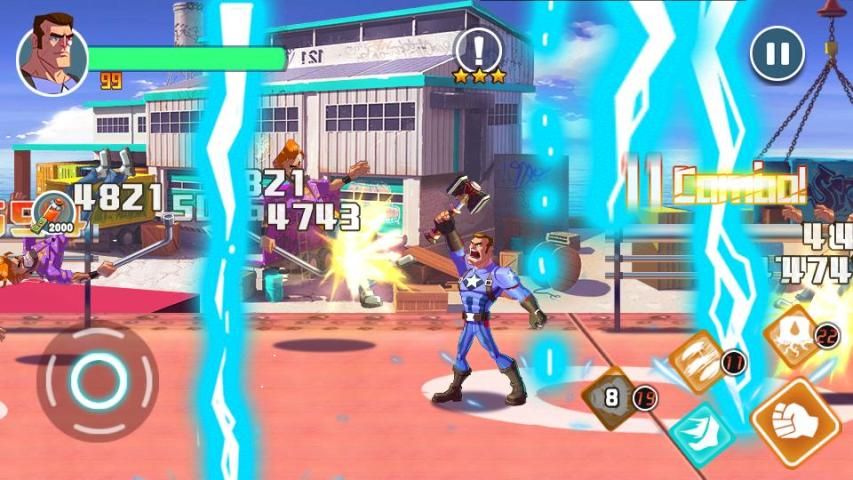853x480 pixels.
Task: Select the grey skill showing 8
Action: 612,397
